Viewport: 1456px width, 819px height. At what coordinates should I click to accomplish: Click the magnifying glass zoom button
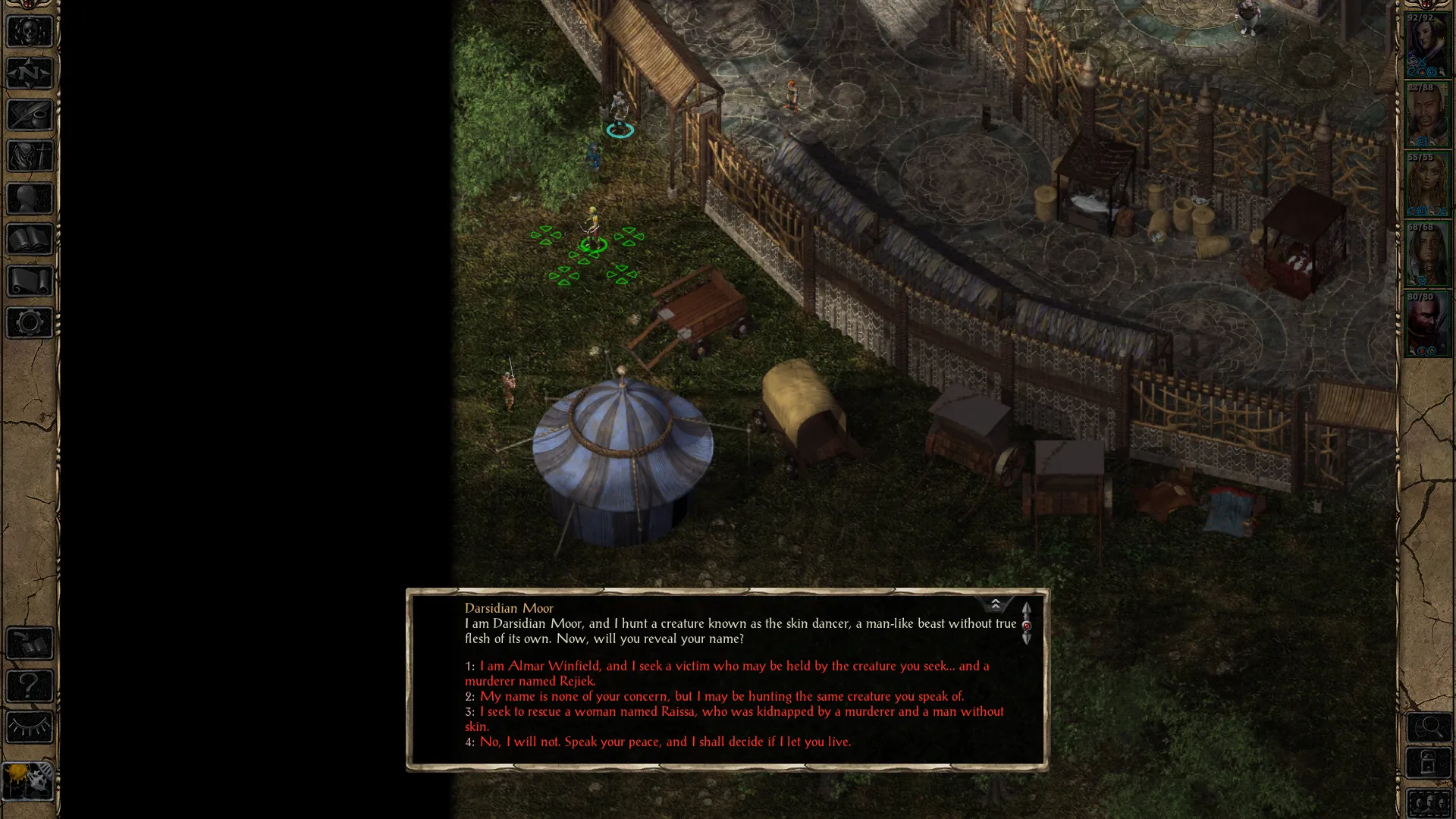point(1429,728)
